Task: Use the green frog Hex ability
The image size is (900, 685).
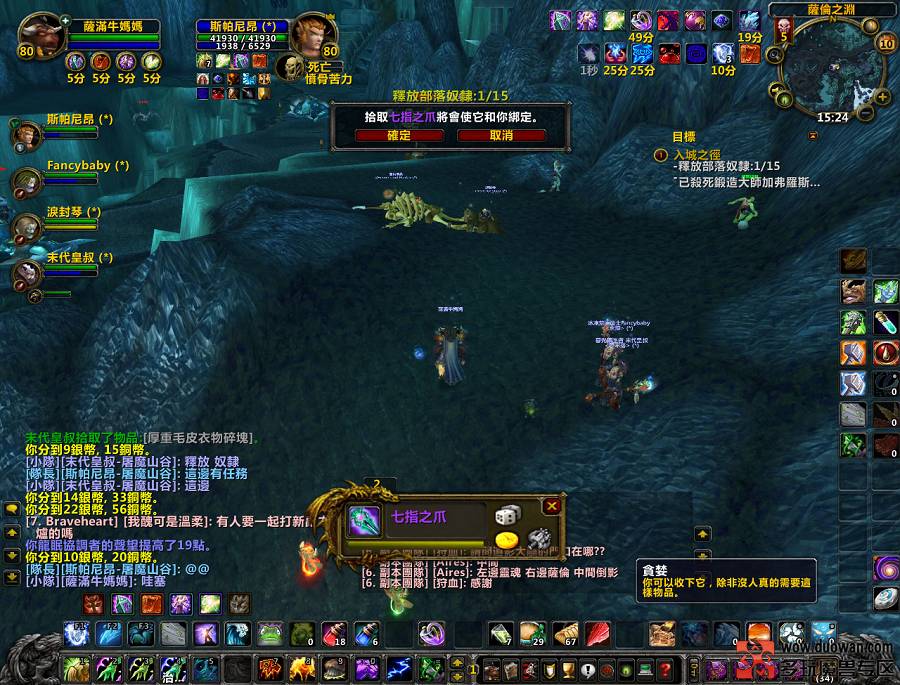Action: pyautogui.click(x=269, y=634)
